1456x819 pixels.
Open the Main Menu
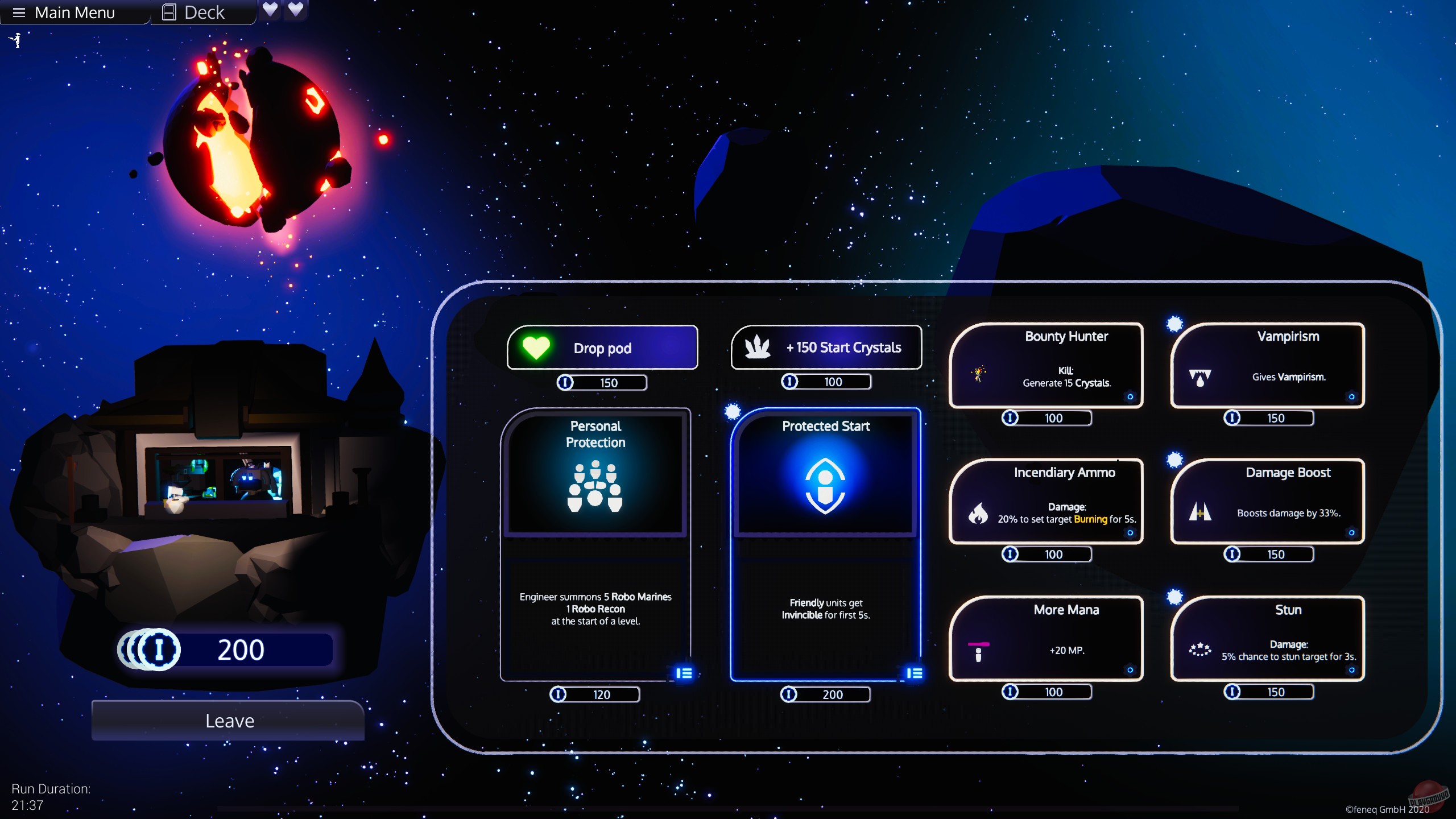click(76, 12)
